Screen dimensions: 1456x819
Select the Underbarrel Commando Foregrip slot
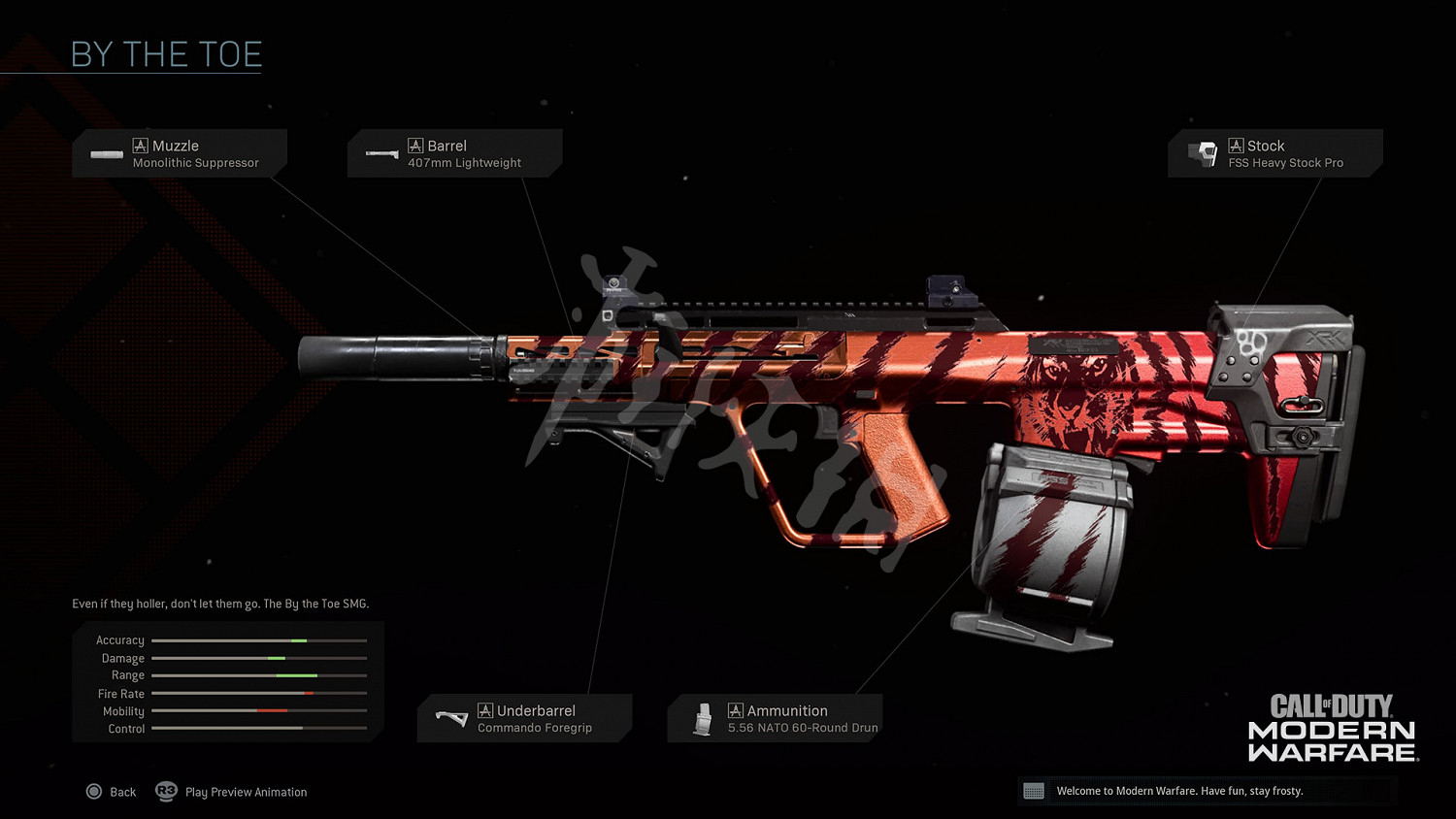524,718
